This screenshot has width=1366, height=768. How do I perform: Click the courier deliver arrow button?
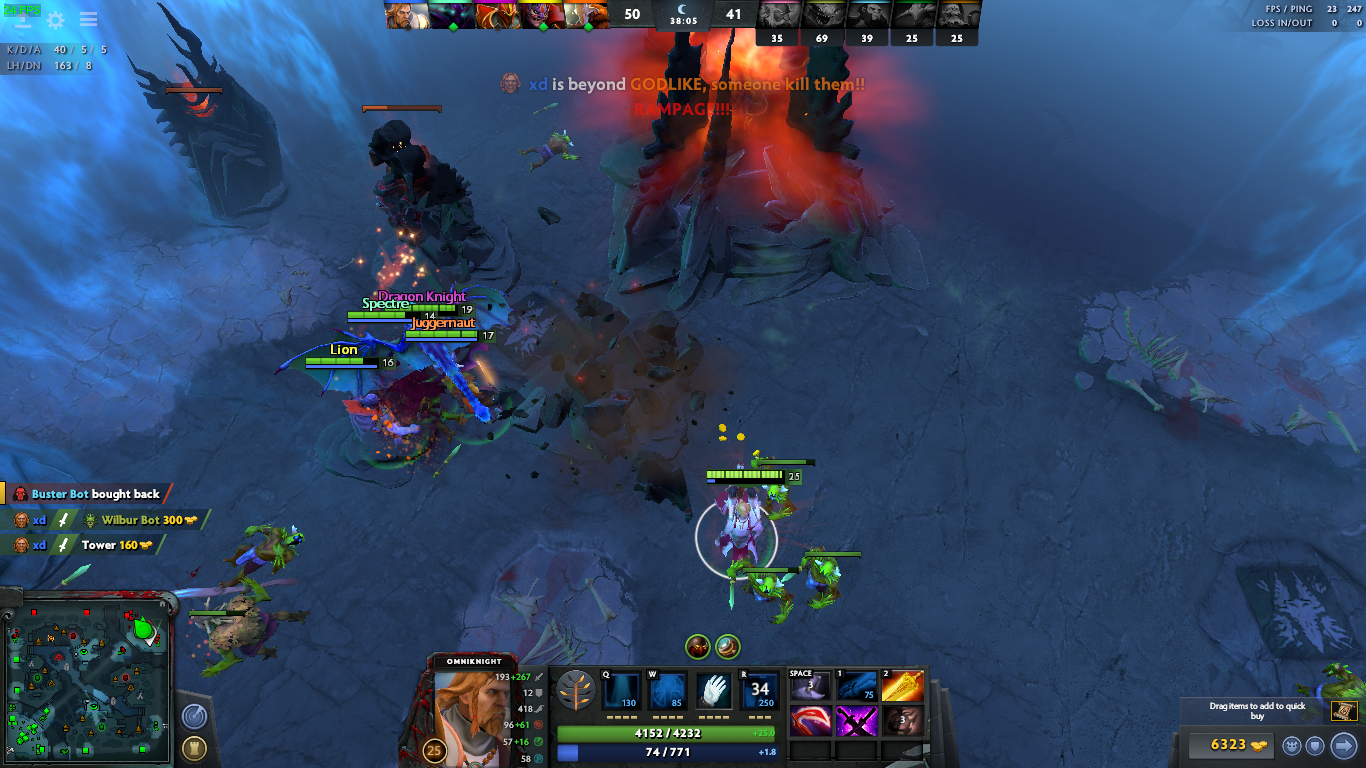click(x=1344, y=745)
